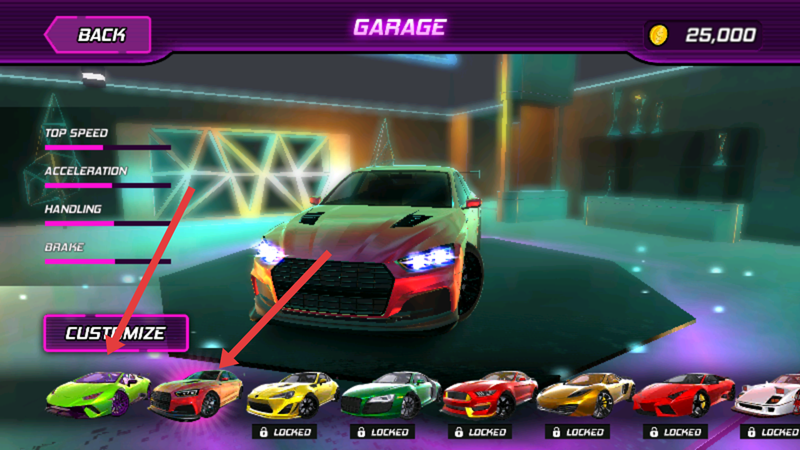Select the lime green sports car thumbnail
Screen dimensions: 800x450
pyautogui.click(x=97, y=393)
